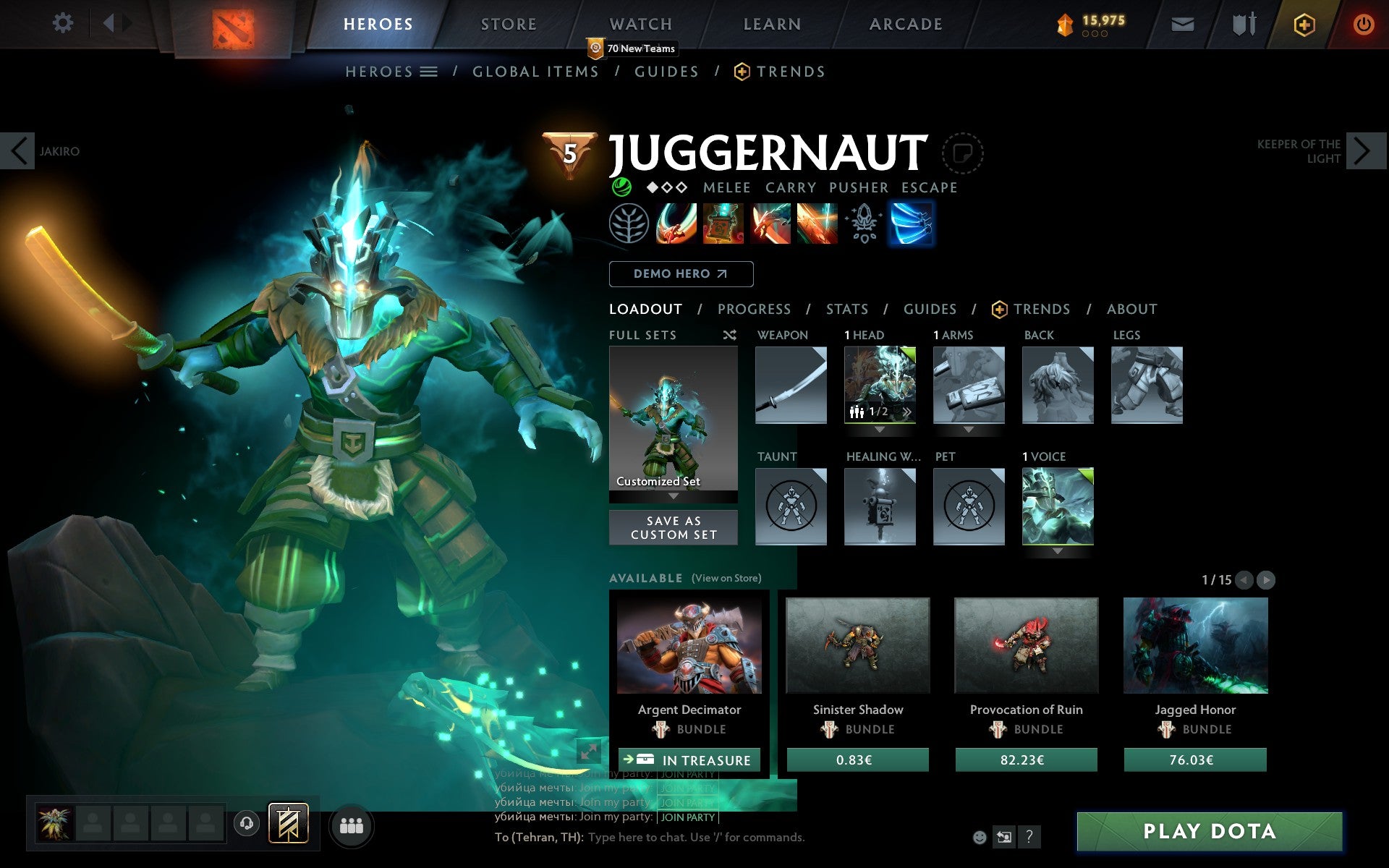
Task: Open the mail notifications icon
Action: pos(1183,24)
